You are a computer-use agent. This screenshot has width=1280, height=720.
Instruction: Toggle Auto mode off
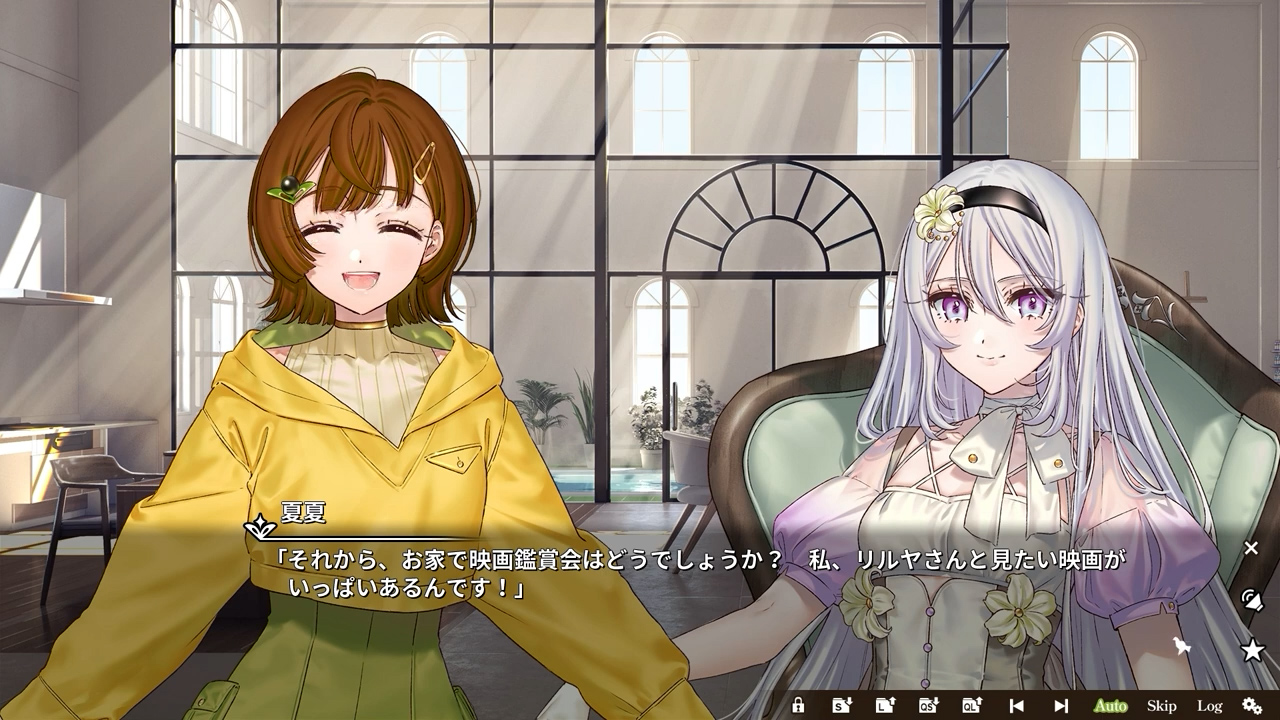[x=1110, y=705]
